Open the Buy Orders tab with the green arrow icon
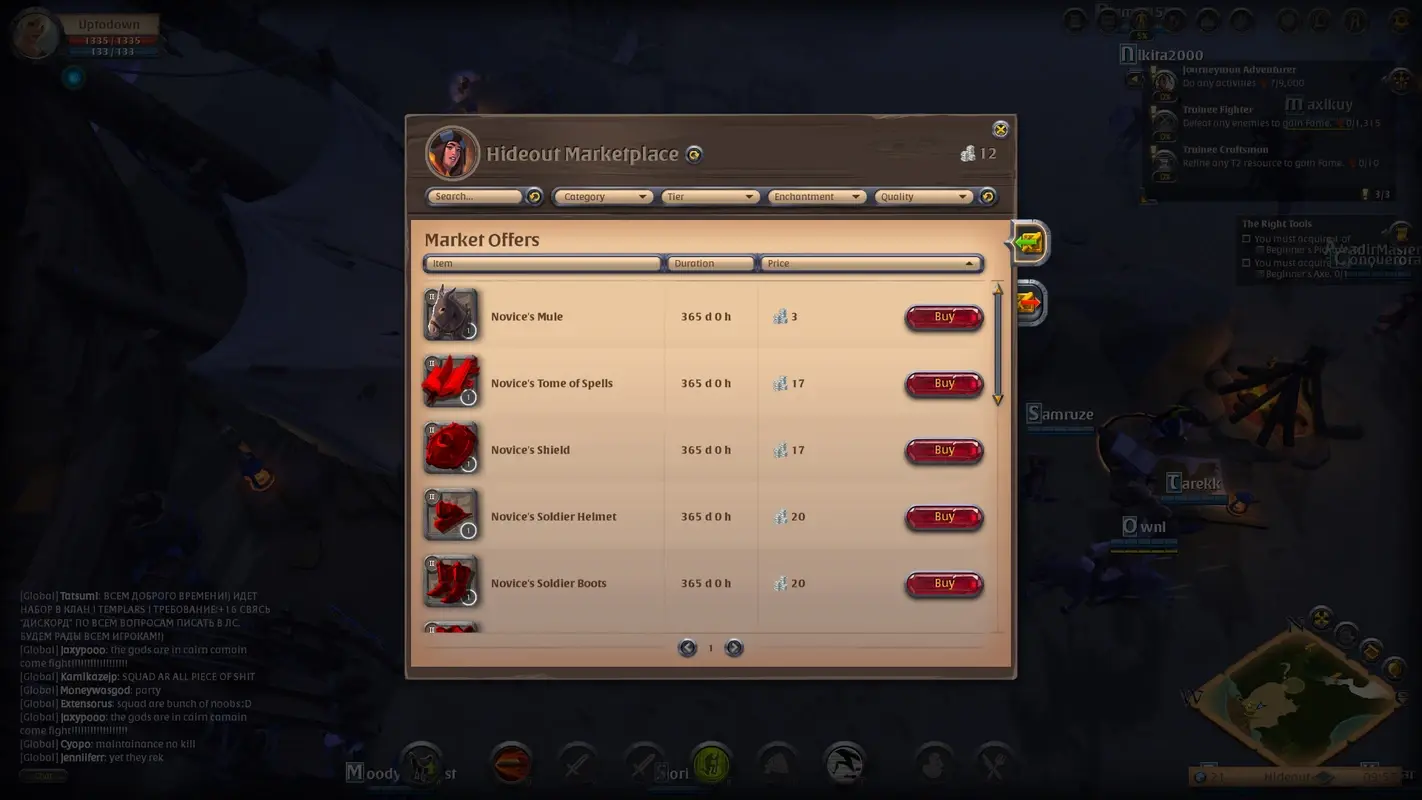The image size is (1422, 800). tap(1029, 242)
